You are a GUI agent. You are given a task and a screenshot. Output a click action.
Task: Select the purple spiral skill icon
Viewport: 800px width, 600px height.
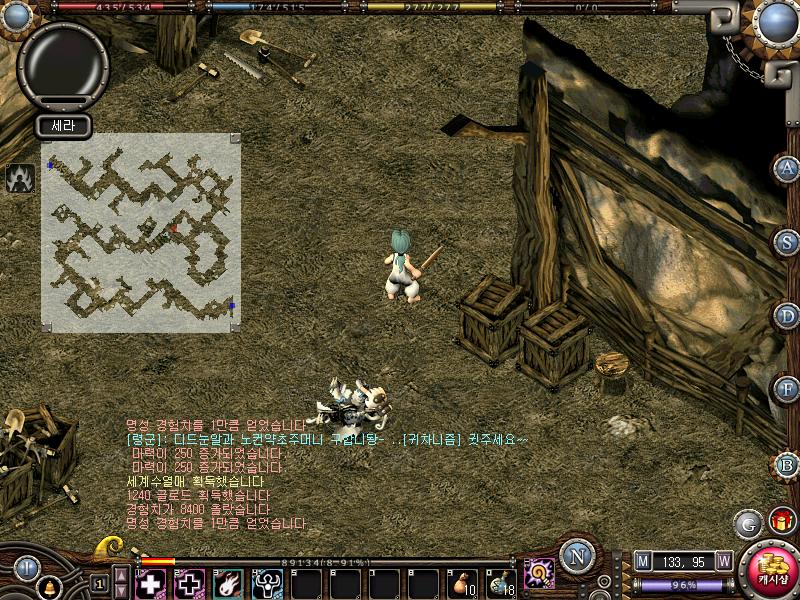tap(539, 573)
